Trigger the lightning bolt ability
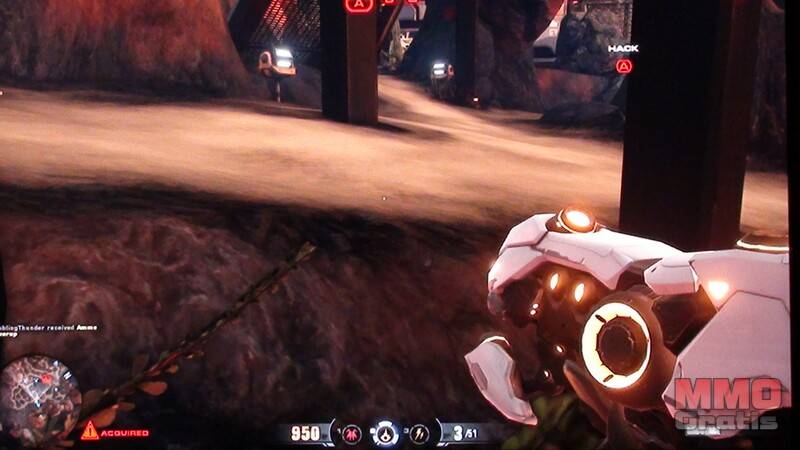This screenshot has width=800, height=450. click(420, 433)
